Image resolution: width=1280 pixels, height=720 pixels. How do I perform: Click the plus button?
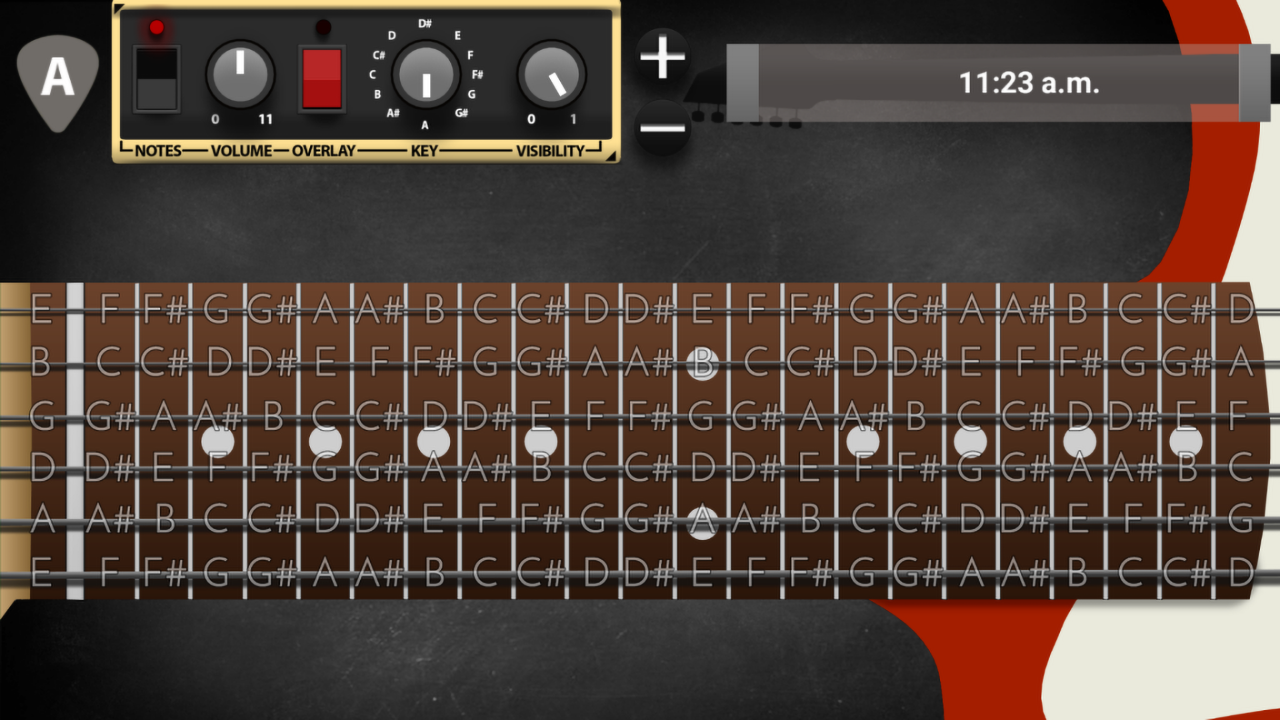coord(663,57)
